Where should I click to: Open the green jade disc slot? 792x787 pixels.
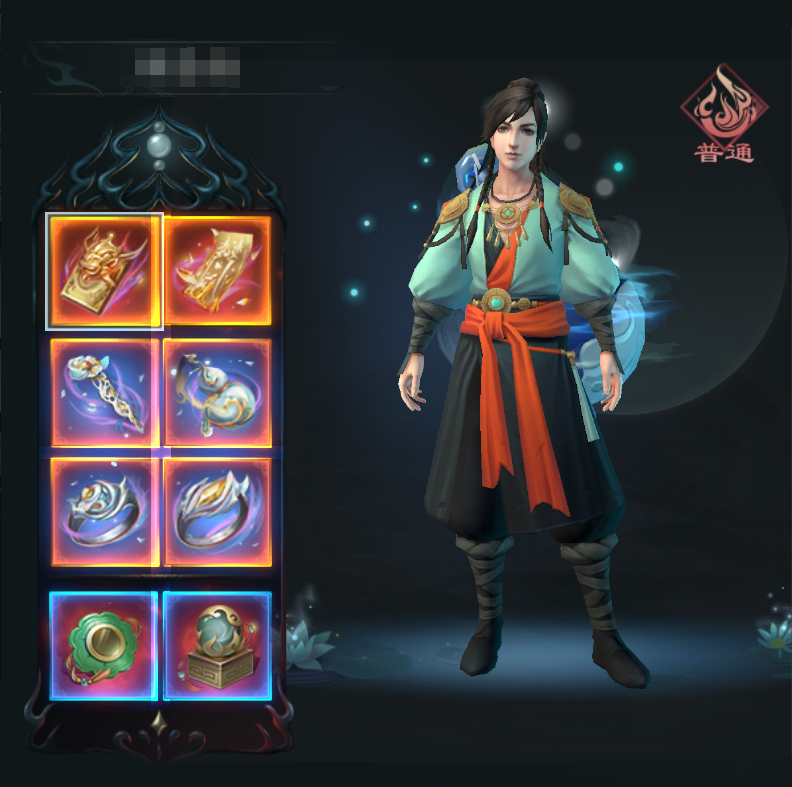104,645
